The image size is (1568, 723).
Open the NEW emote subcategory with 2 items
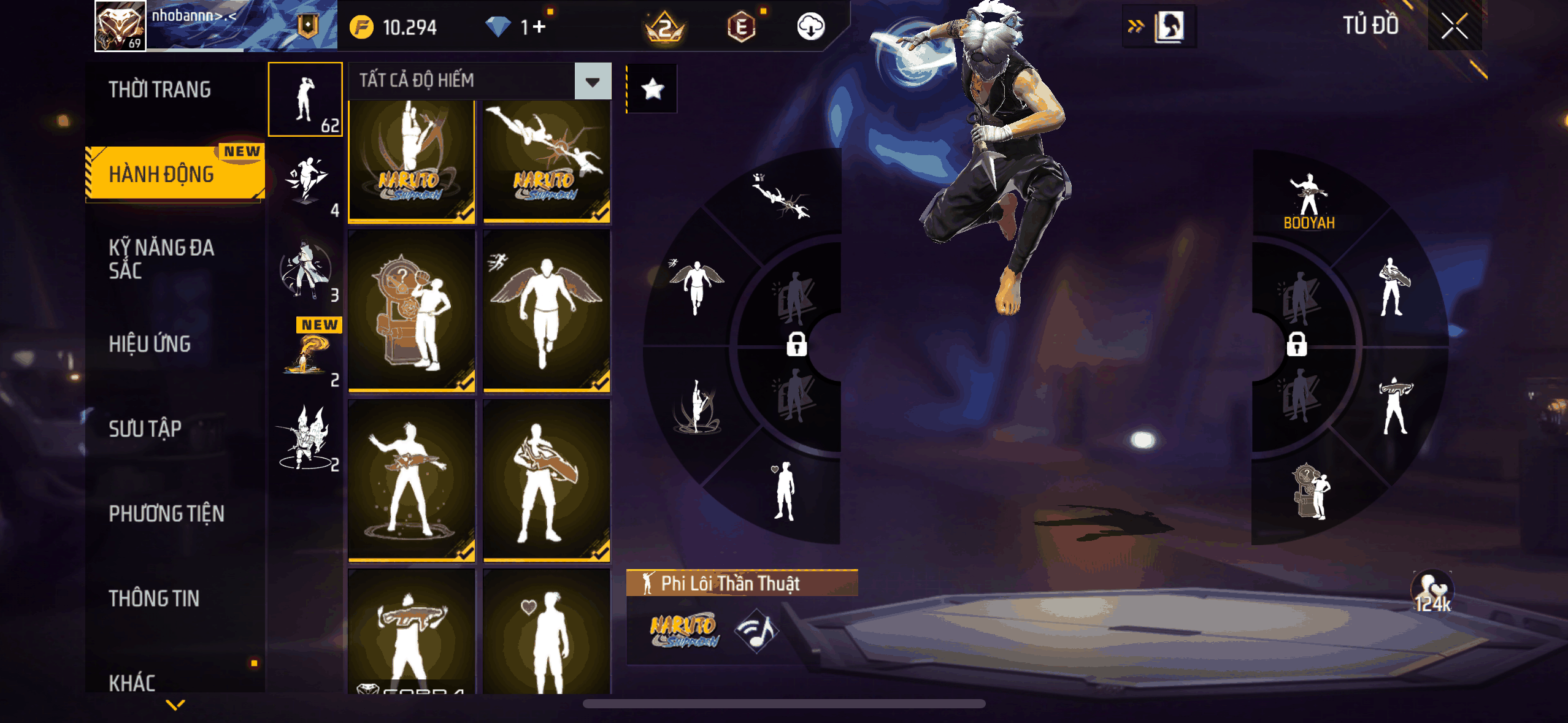(x=309, y=356)
